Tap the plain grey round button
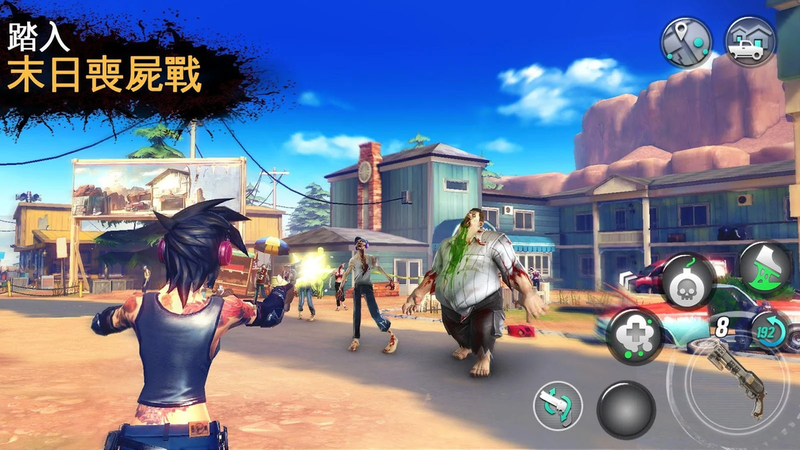This screenshot has width=800, height=450. (626, 408)
